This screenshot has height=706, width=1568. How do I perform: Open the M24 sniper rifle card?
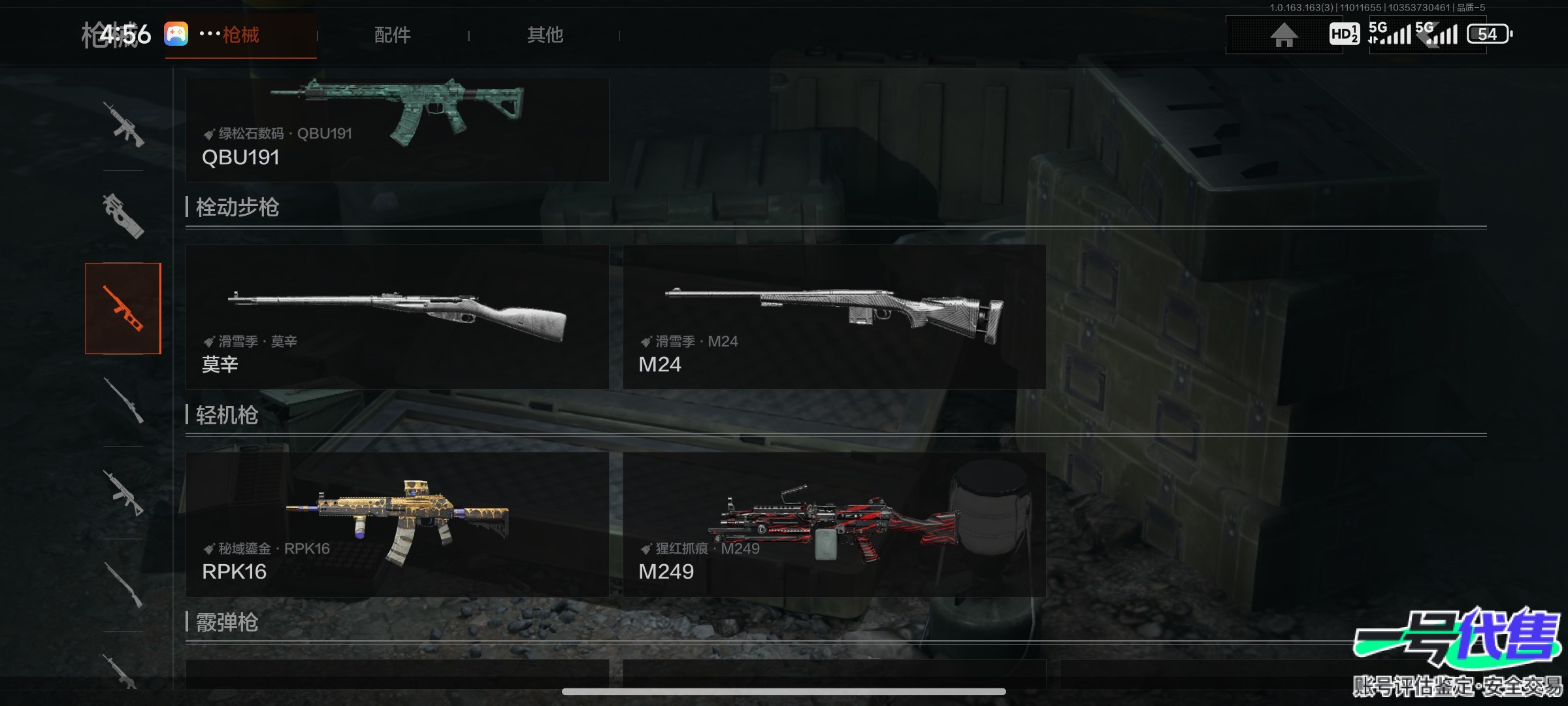[x=834, y=316]
